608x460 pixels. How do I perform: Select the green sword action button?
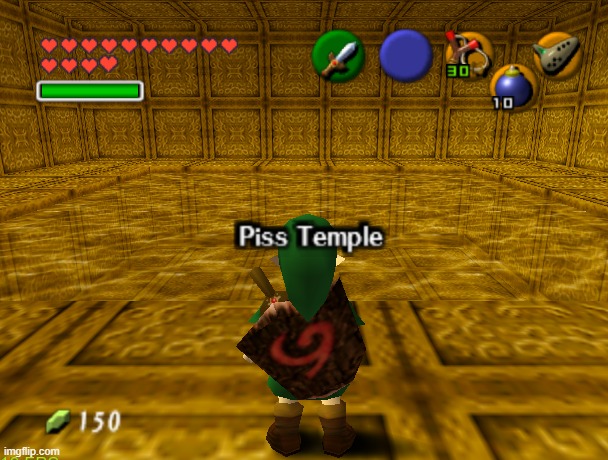click(337, 54)
